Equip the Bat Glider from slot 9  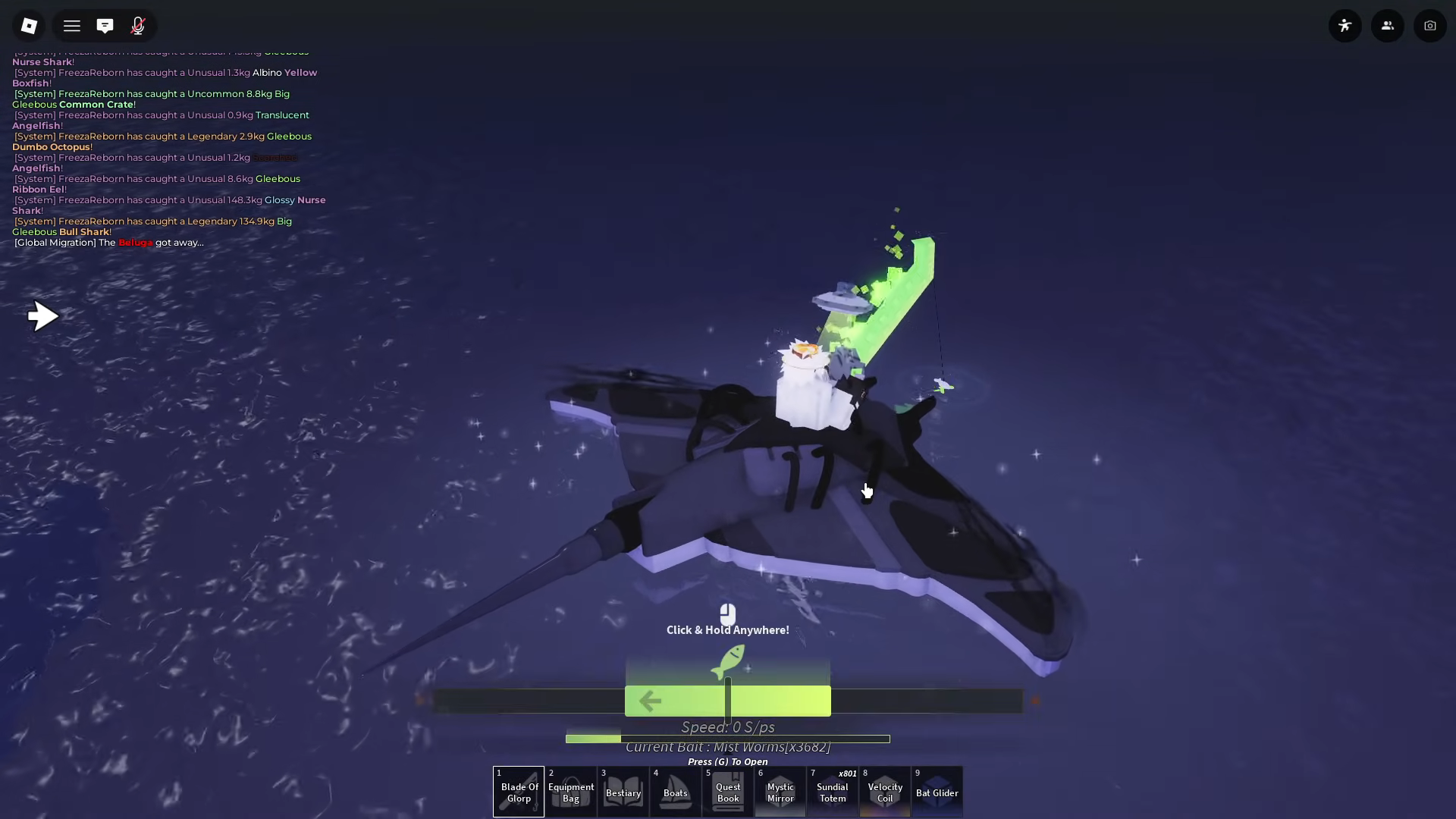point(937,791)
